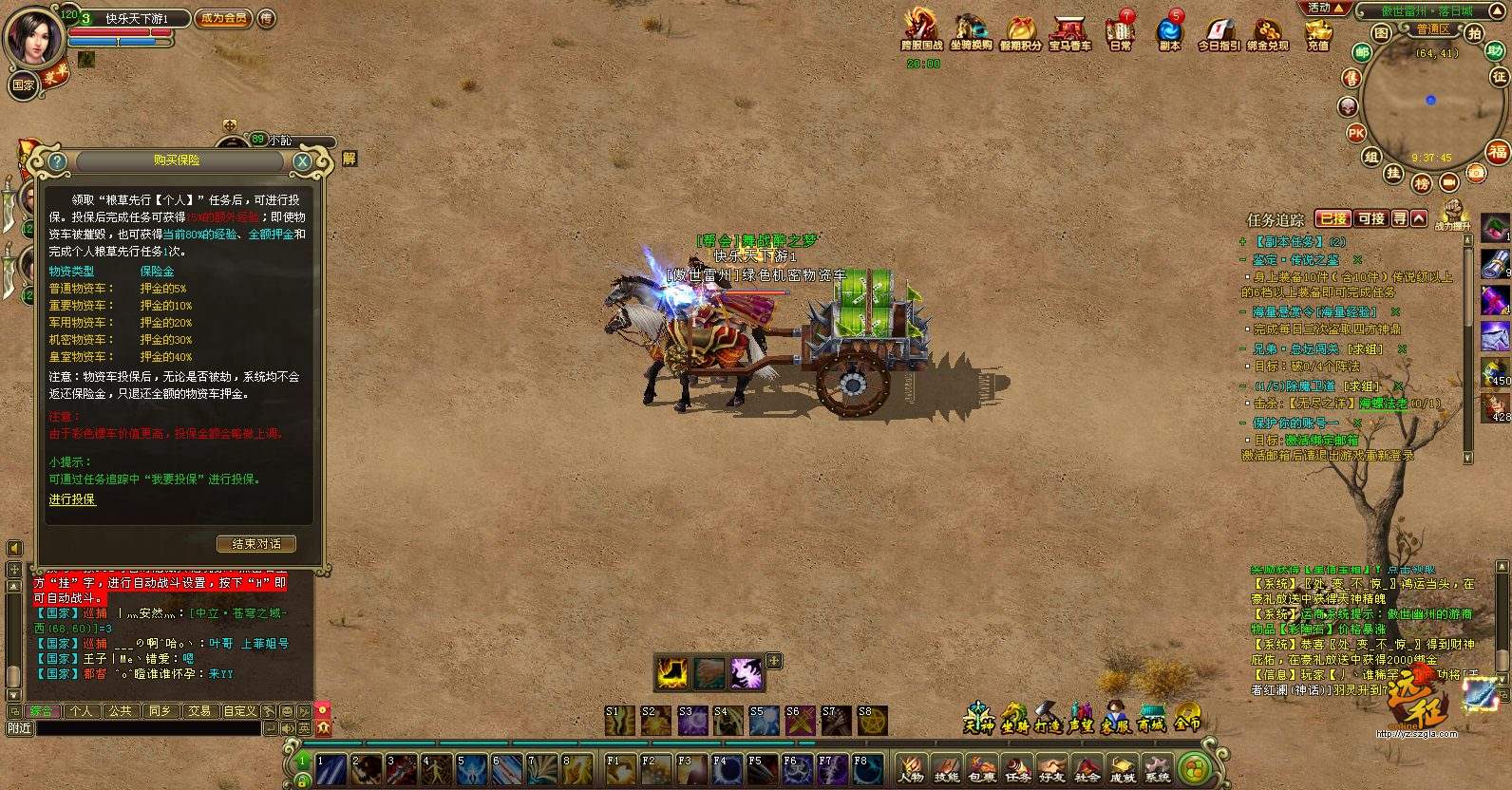Open the 系统 system menu
This screenshot has width=1512, height=790.
[x=1157, y=769]
